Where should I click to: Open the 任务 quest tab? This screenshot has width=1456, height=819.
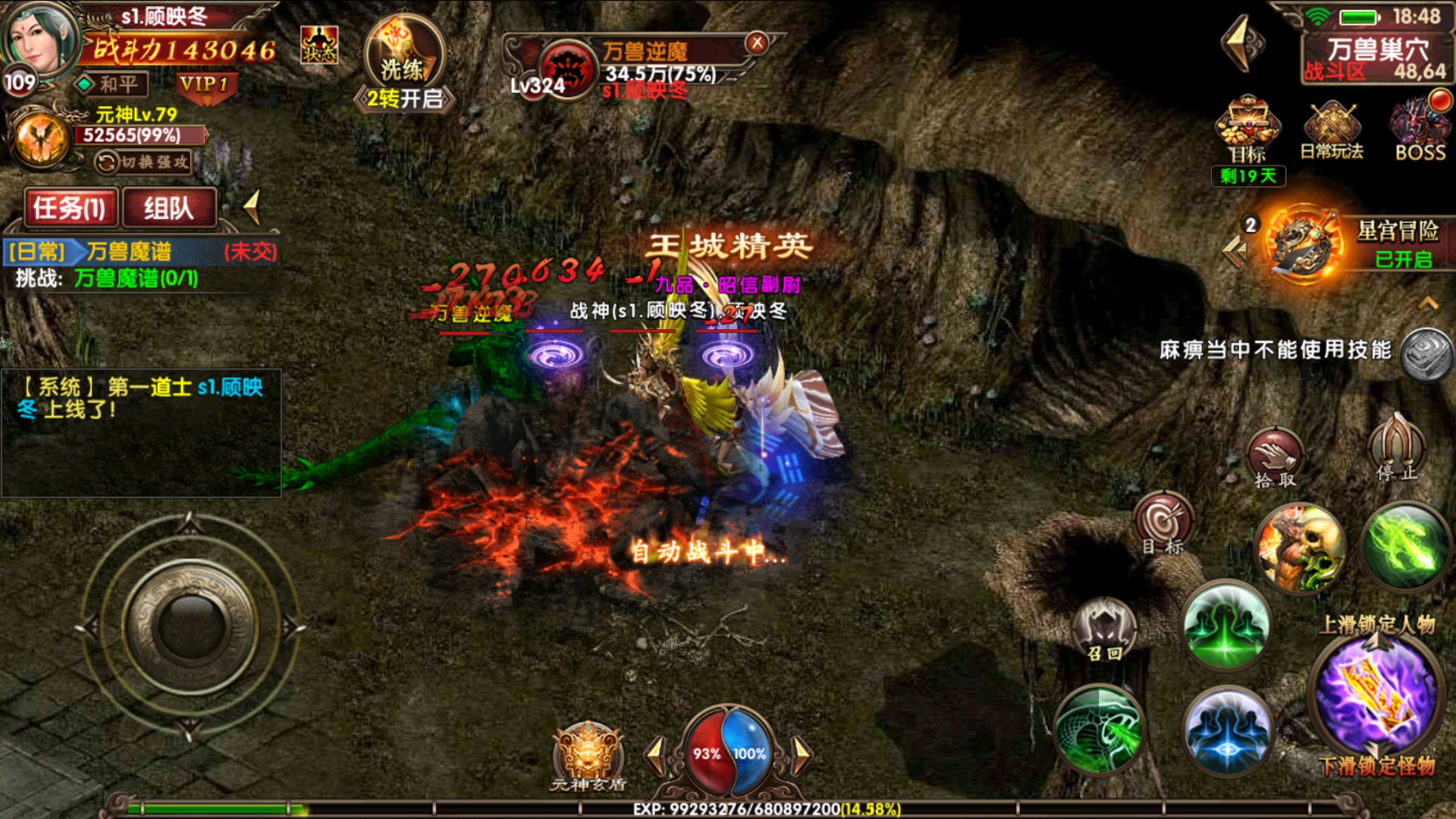coord(70,208)
